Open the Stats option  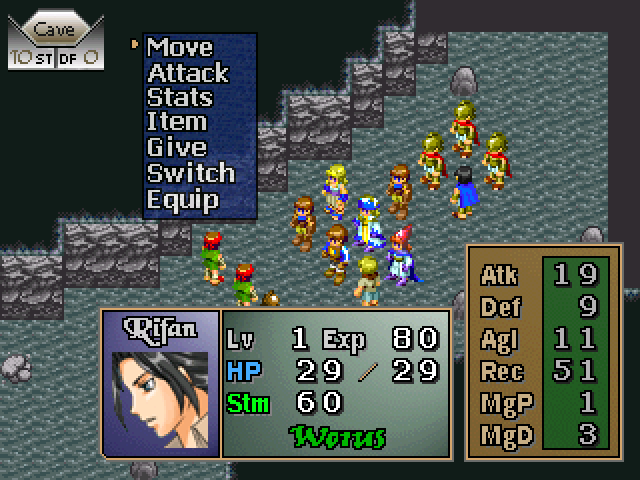[x=180, y=98]
